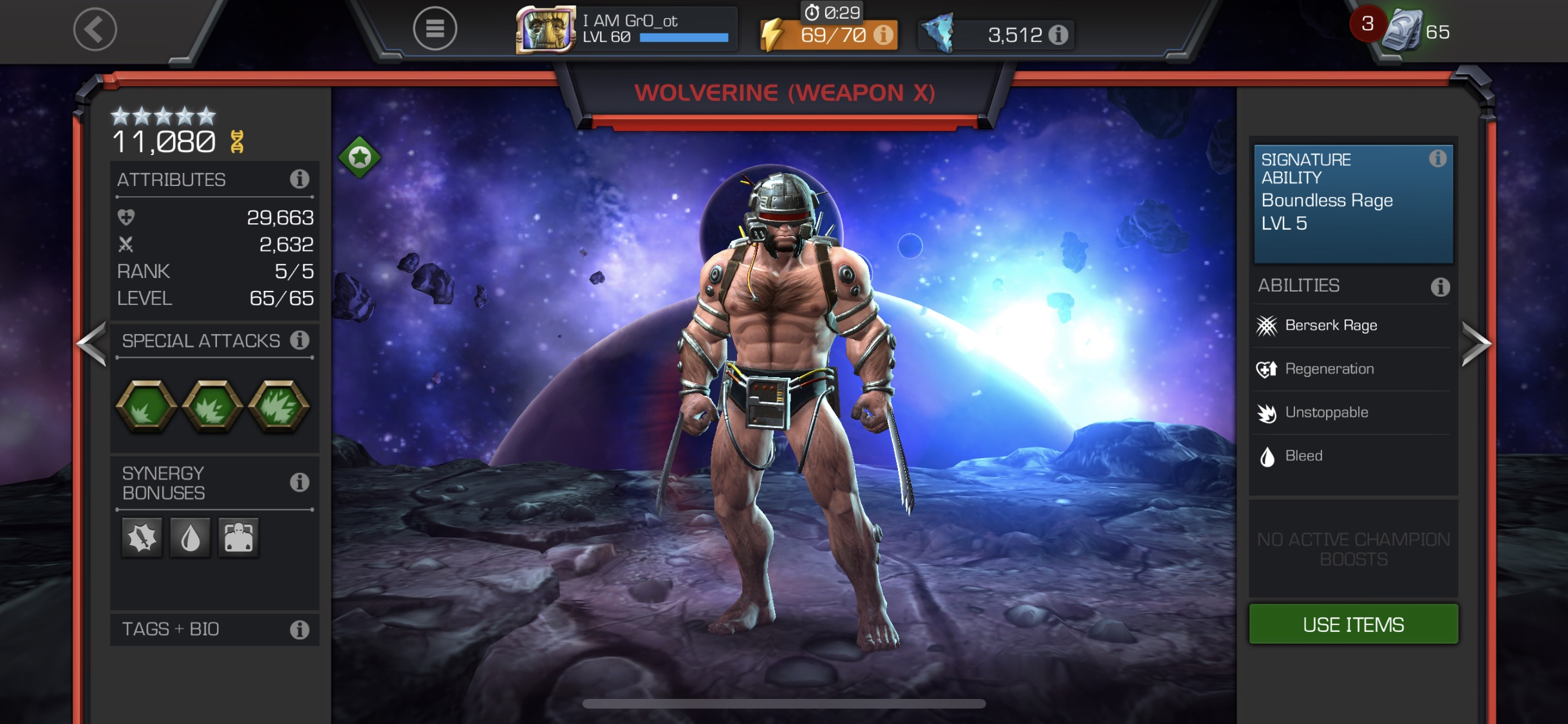Go to the previous champion with left arrow

pos(90,343)
